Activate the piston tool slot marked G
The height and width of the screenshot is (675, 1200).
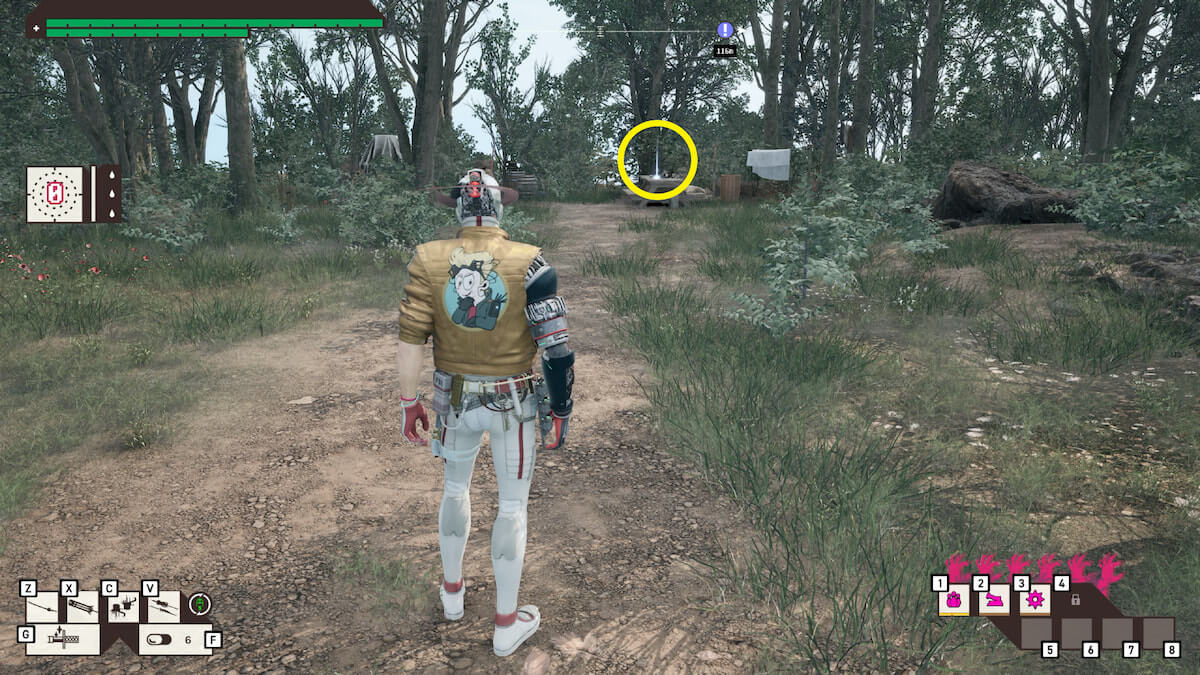(62, 638)
